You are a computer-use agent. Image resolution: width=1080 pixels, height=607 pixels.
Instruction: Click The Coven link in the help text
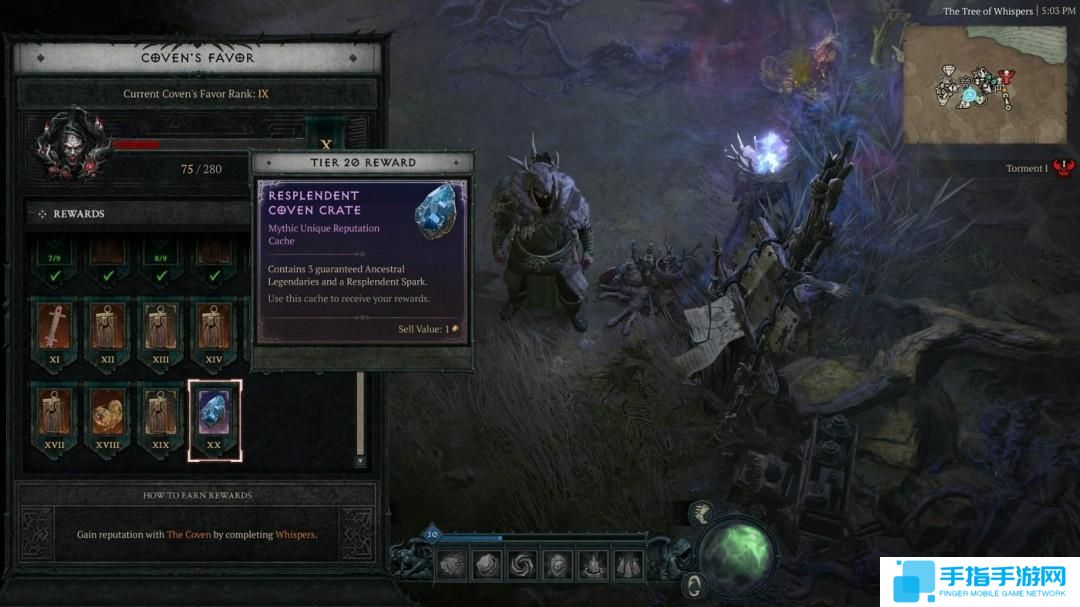[189, 535]
